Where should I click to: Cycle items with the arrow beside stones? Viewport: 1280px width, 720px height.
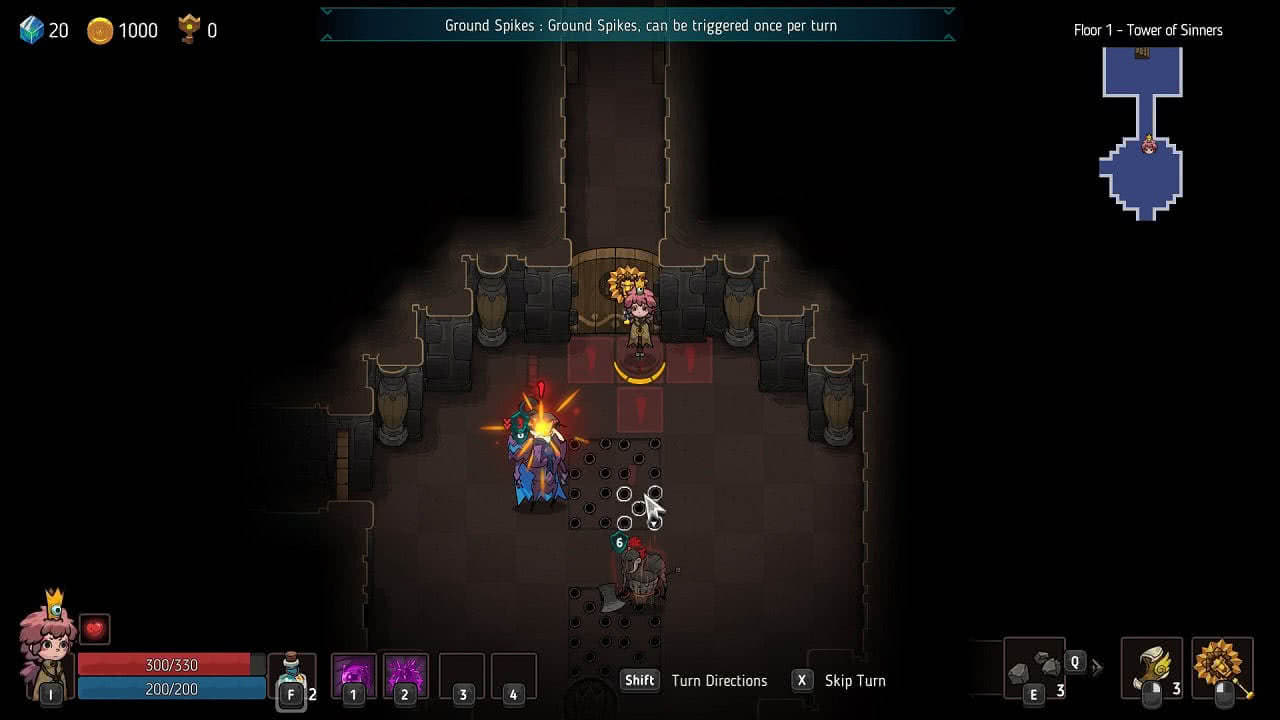point(1097,667)
